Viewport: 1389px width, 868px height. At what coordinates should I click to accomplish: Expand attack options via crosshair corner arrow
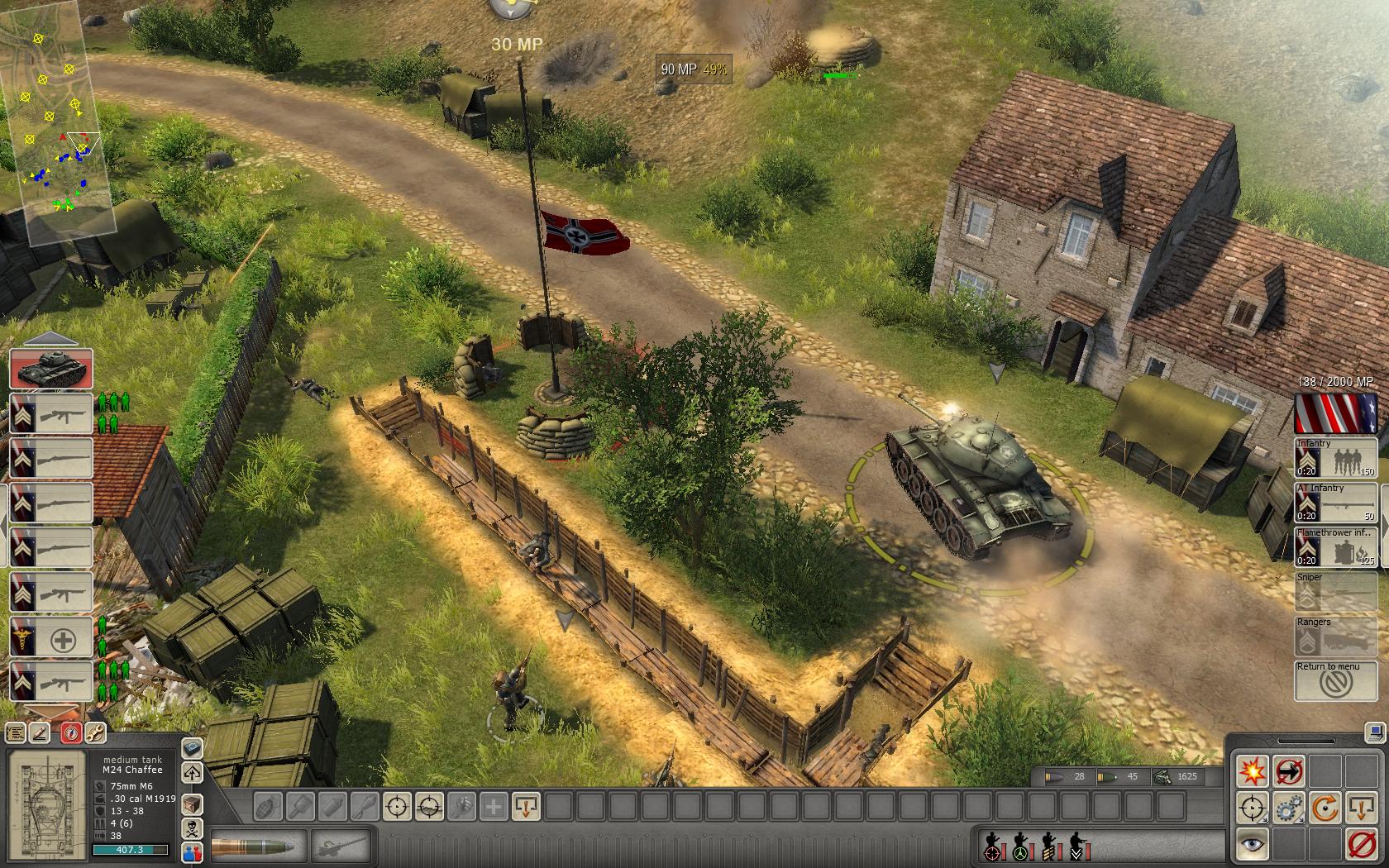(1264, 819)
